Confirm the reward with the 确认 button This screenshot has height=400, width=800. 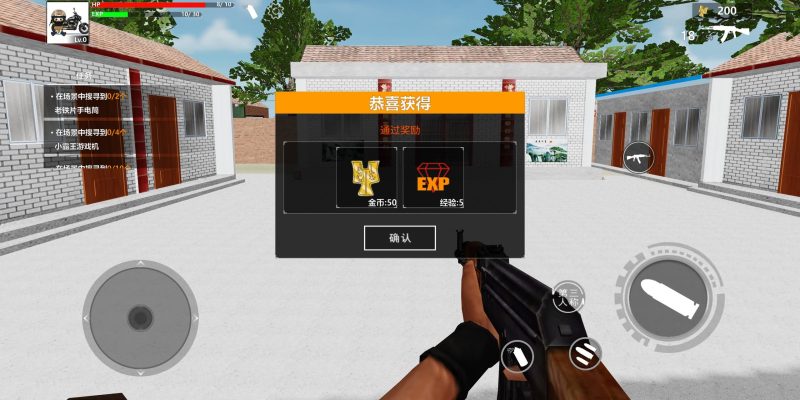399,237
